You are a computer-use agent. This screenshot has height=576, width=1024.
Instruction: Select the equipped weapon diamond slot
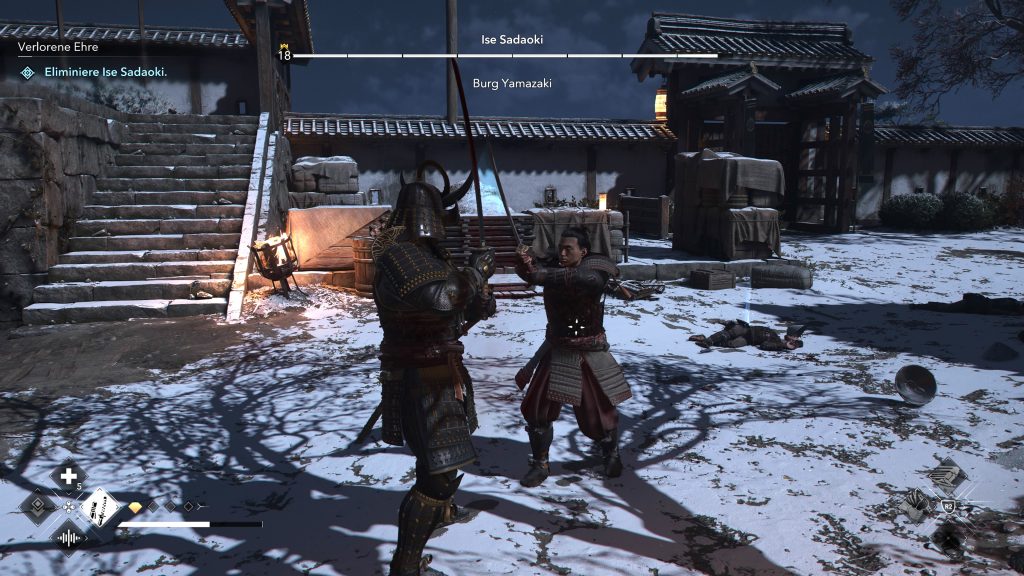100,507
